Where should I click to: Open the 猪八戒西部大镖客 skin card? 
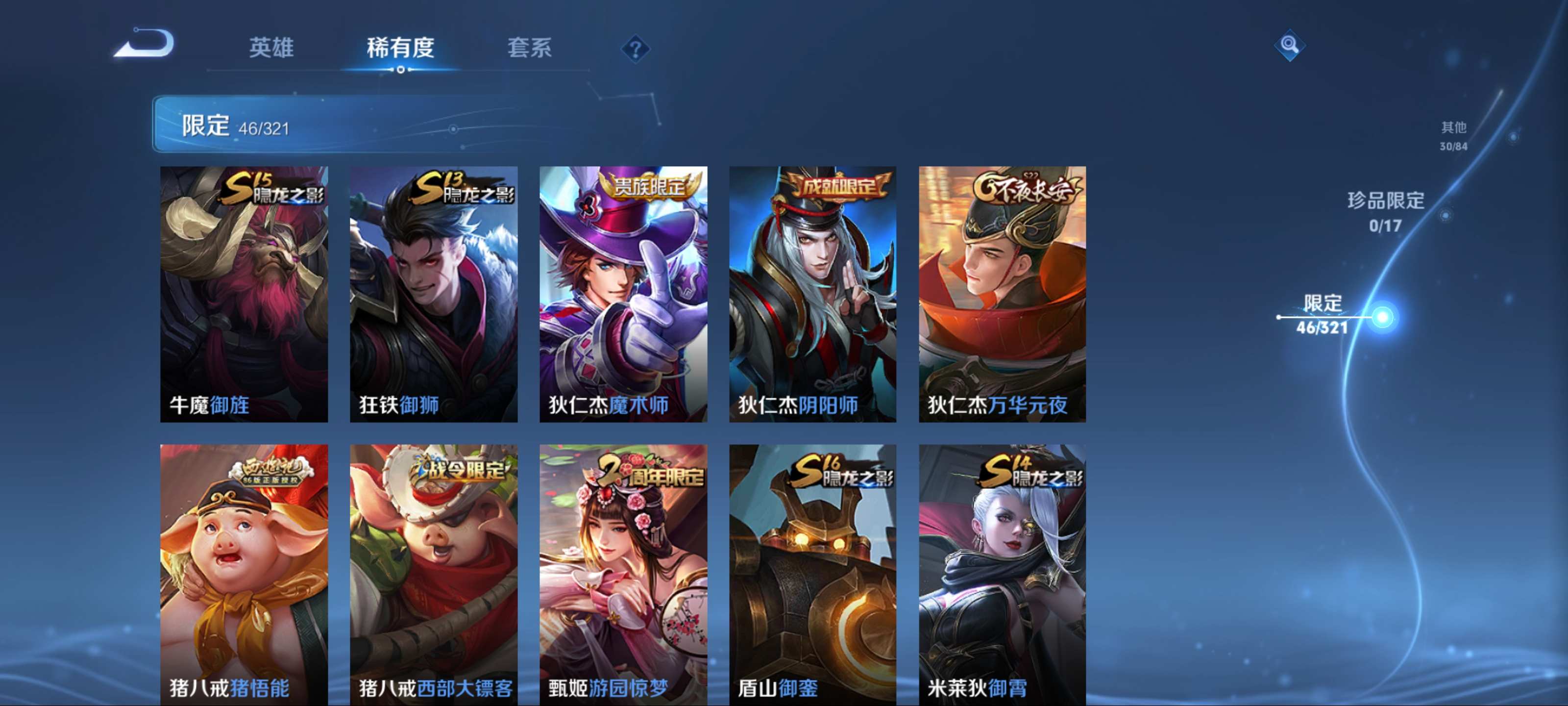pyautogui.click(x=433, y=574)
